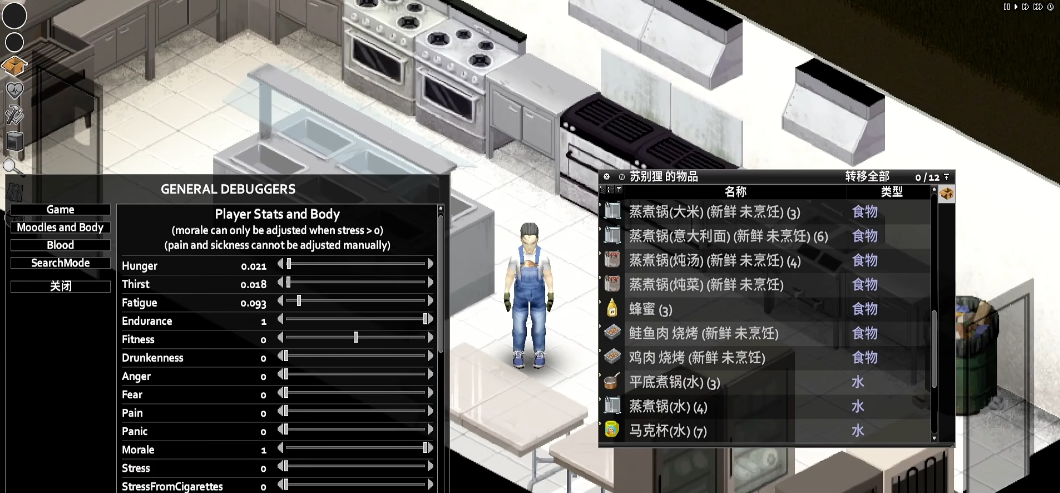Close the 苏别狸 inventory window
Image resolution: width=1060 pixels, height=493 pixels.
tap(607, 177)
